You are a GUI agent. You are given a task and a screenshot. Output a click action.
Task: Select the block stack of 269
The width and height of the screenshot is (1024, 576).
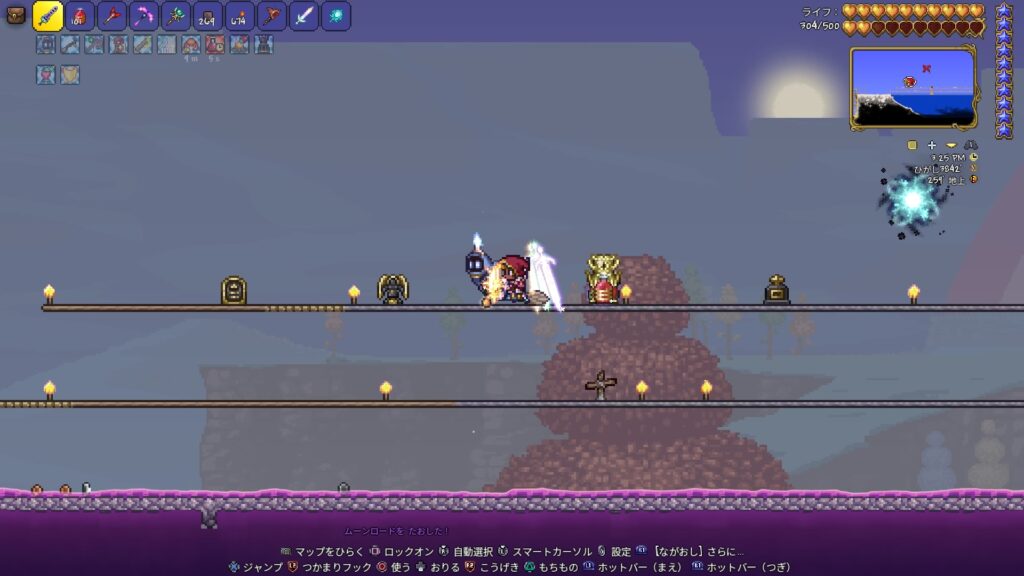tap(208, 16)
